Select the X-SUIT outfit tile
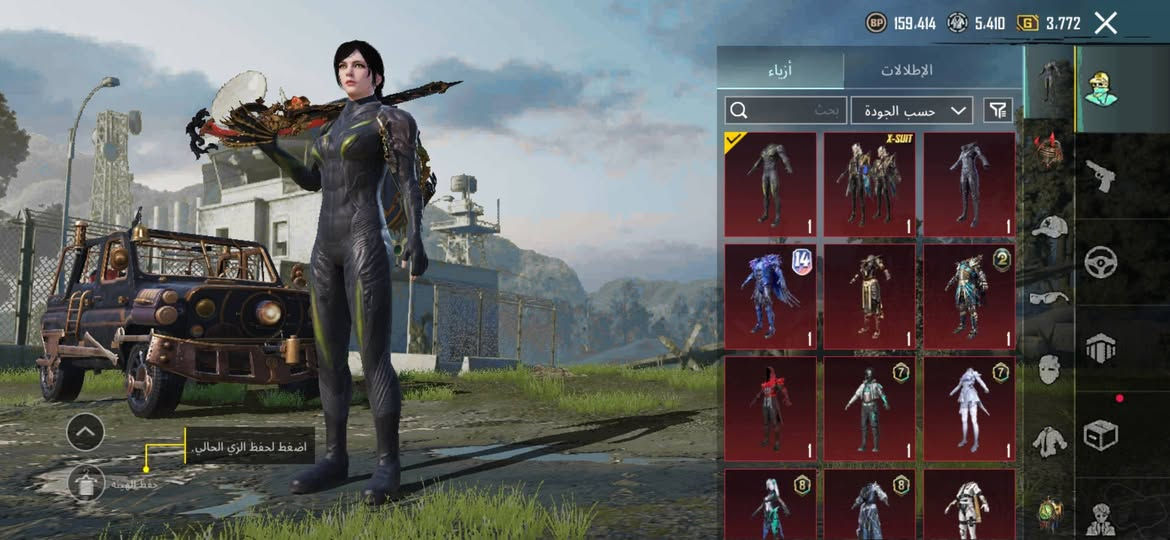The height and width of the screenshot is (540, 1170). (x=869, y=184)
